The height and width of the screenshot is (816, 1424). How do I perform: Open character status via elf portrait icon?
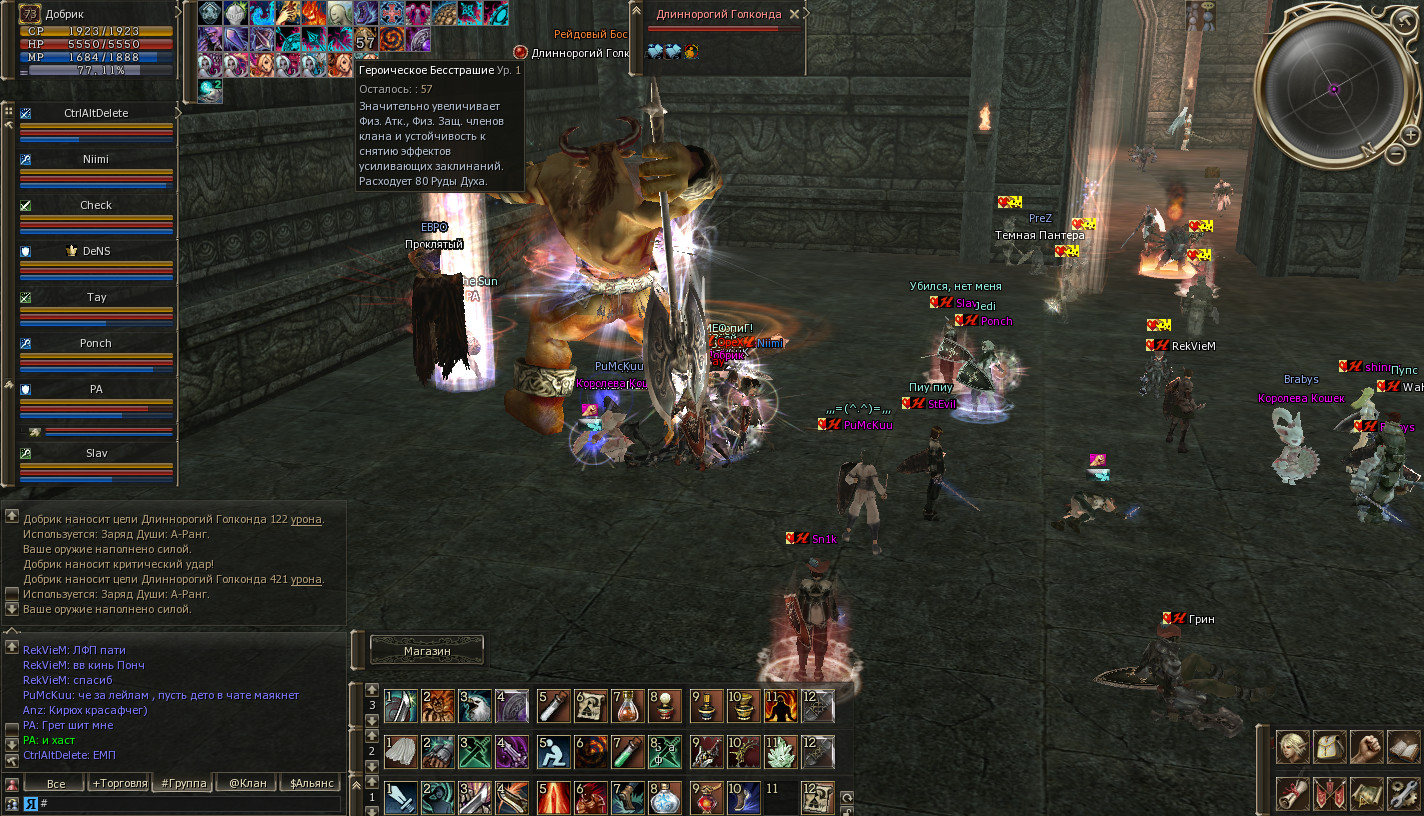point(1294,747)
